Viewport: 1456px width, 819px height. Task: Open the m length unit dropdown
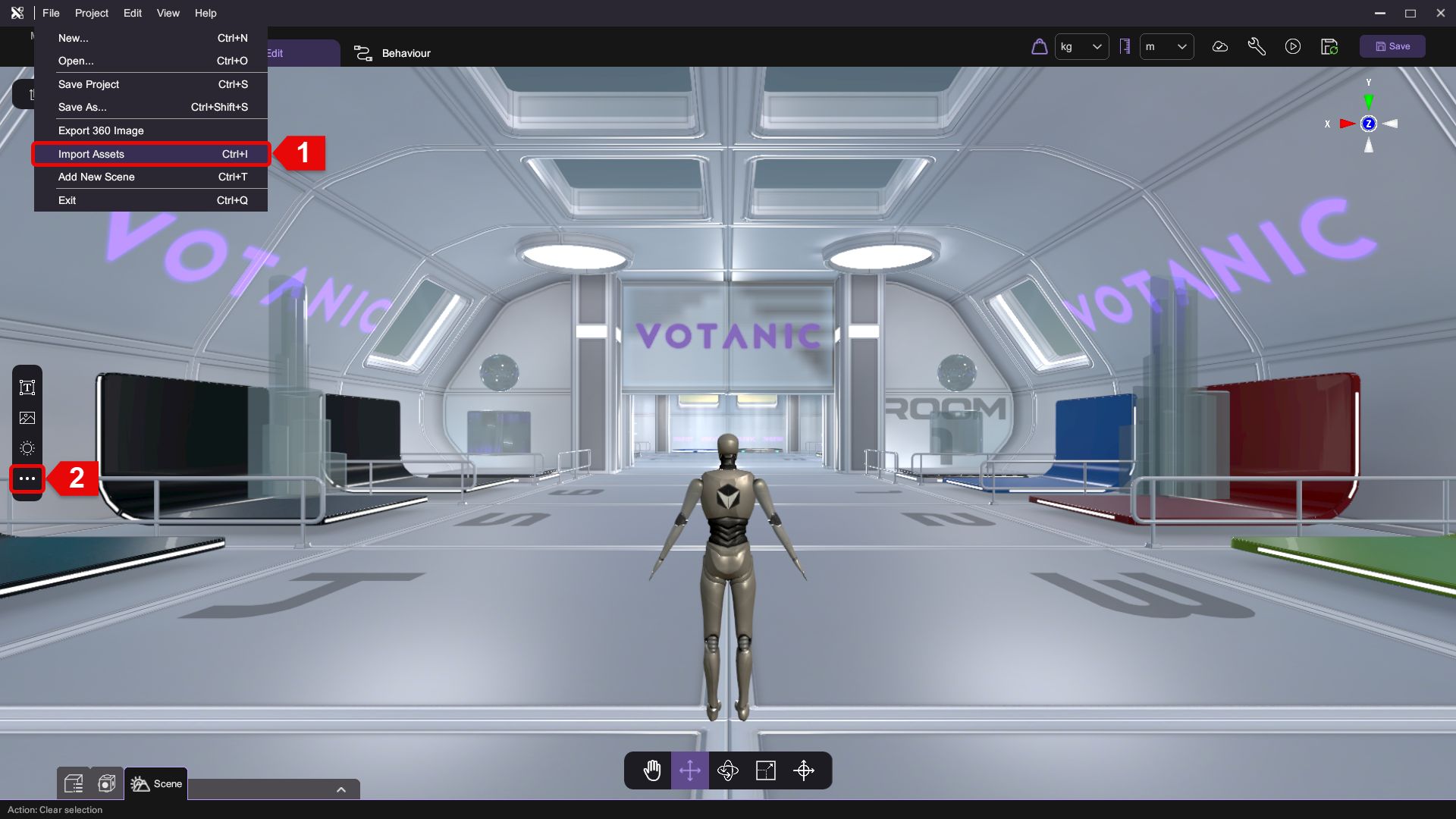(1166, 47)
